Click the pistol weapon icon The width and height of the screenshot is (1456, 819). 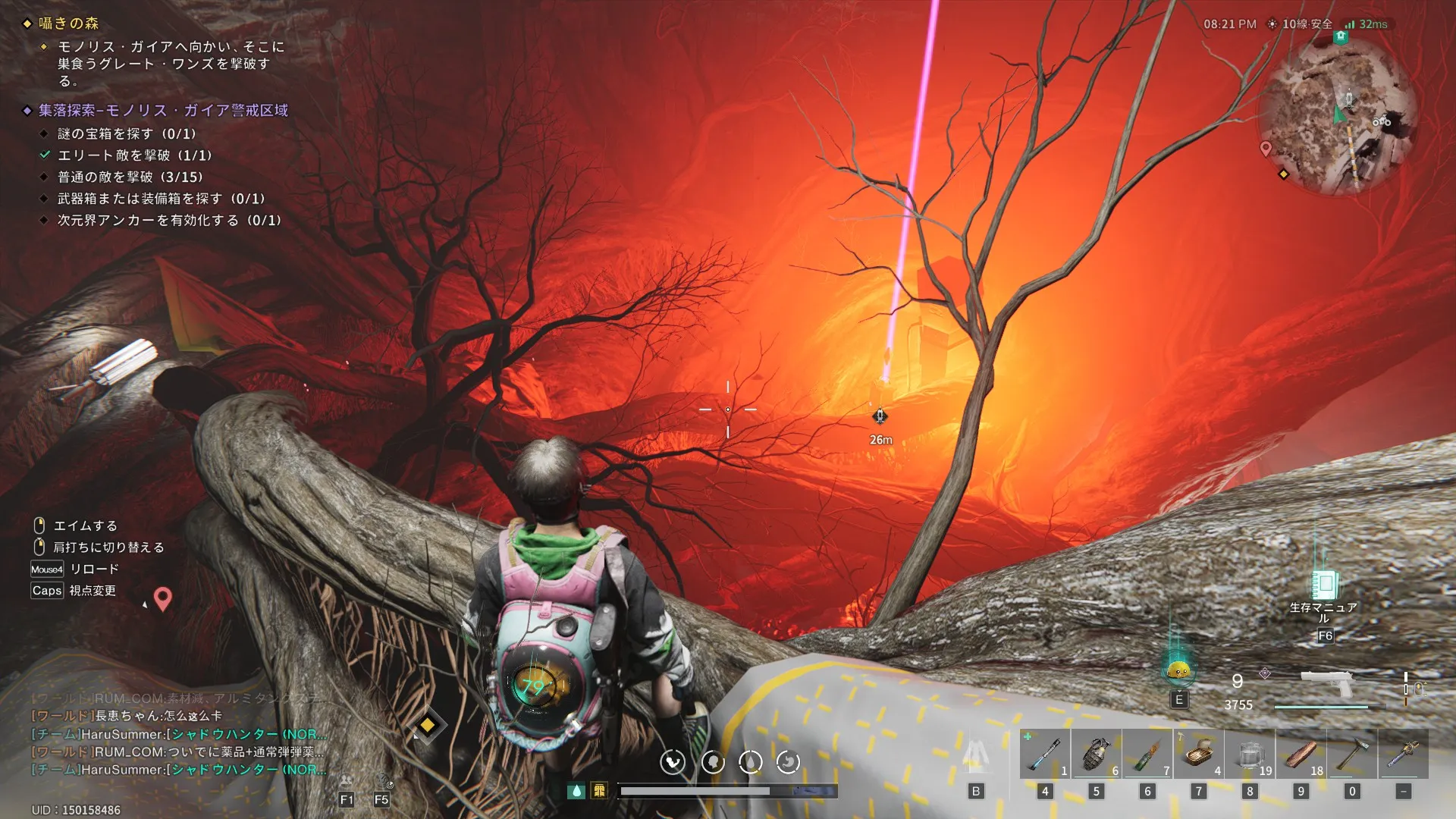(1326, 684)
